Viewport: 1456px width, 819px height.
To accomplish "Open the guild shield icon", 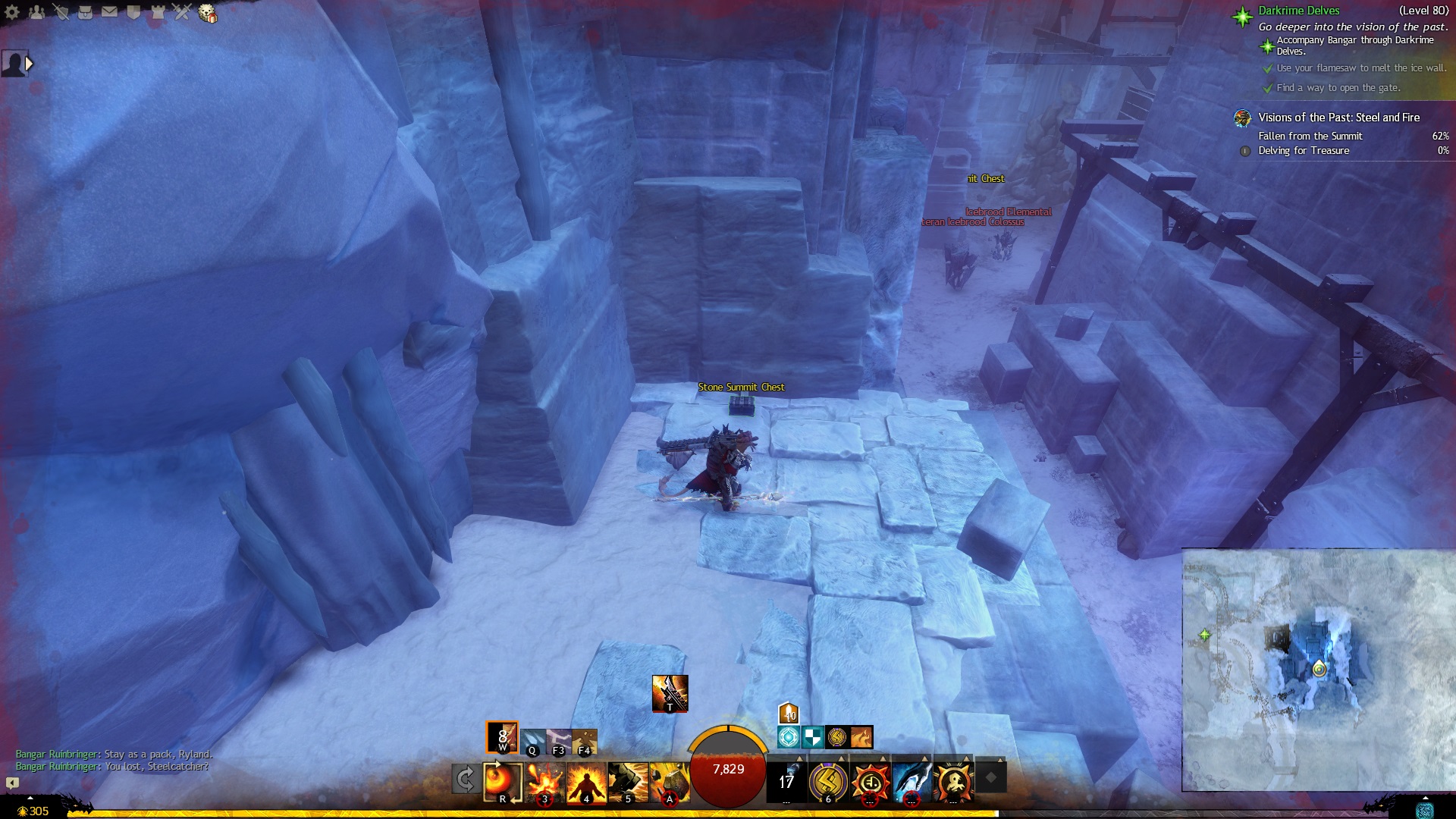I will pyautogui.click(x=133, y=12).
